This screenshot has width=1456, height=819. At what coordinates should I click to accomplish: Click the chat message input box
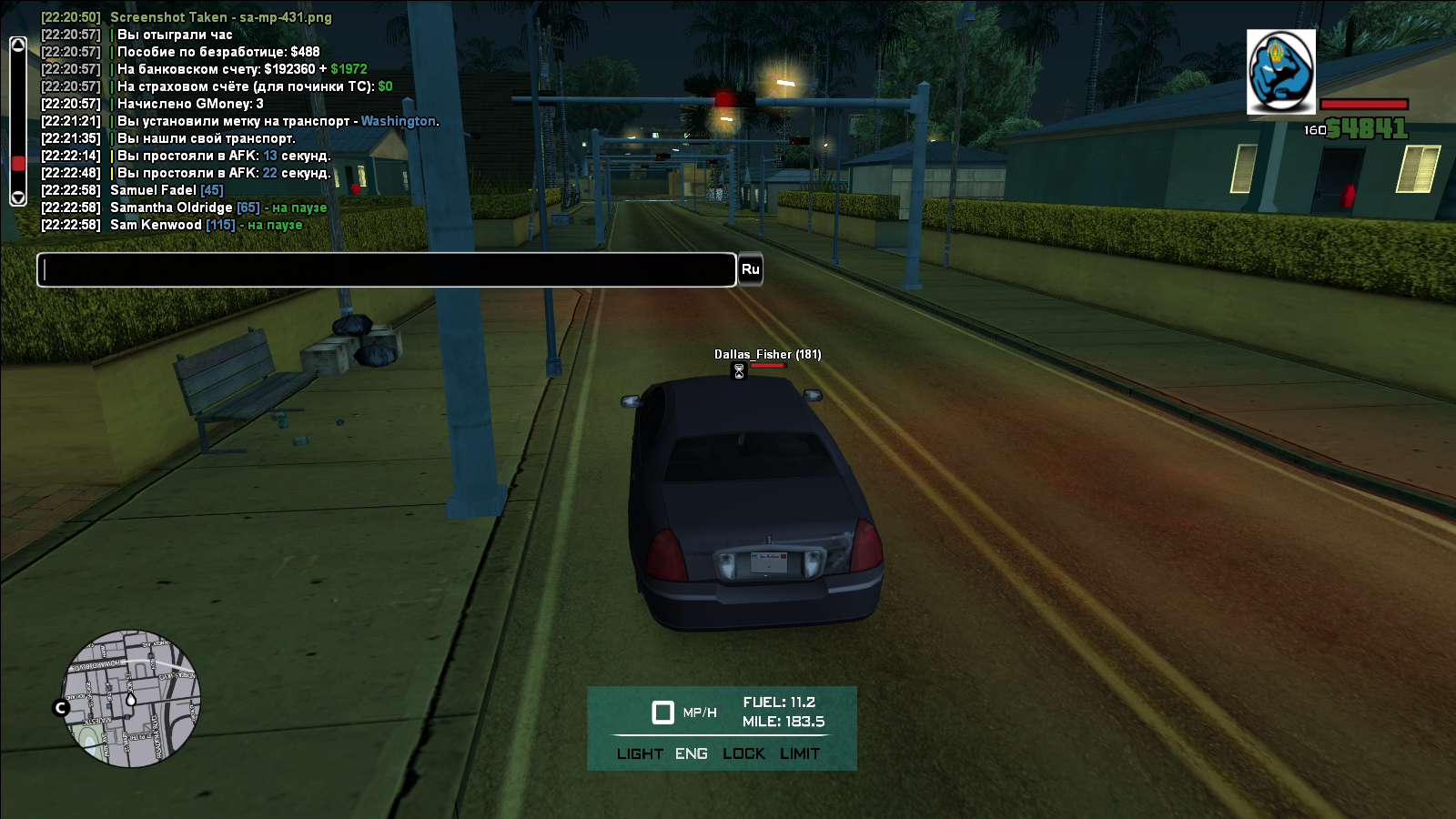pos(386,270)
